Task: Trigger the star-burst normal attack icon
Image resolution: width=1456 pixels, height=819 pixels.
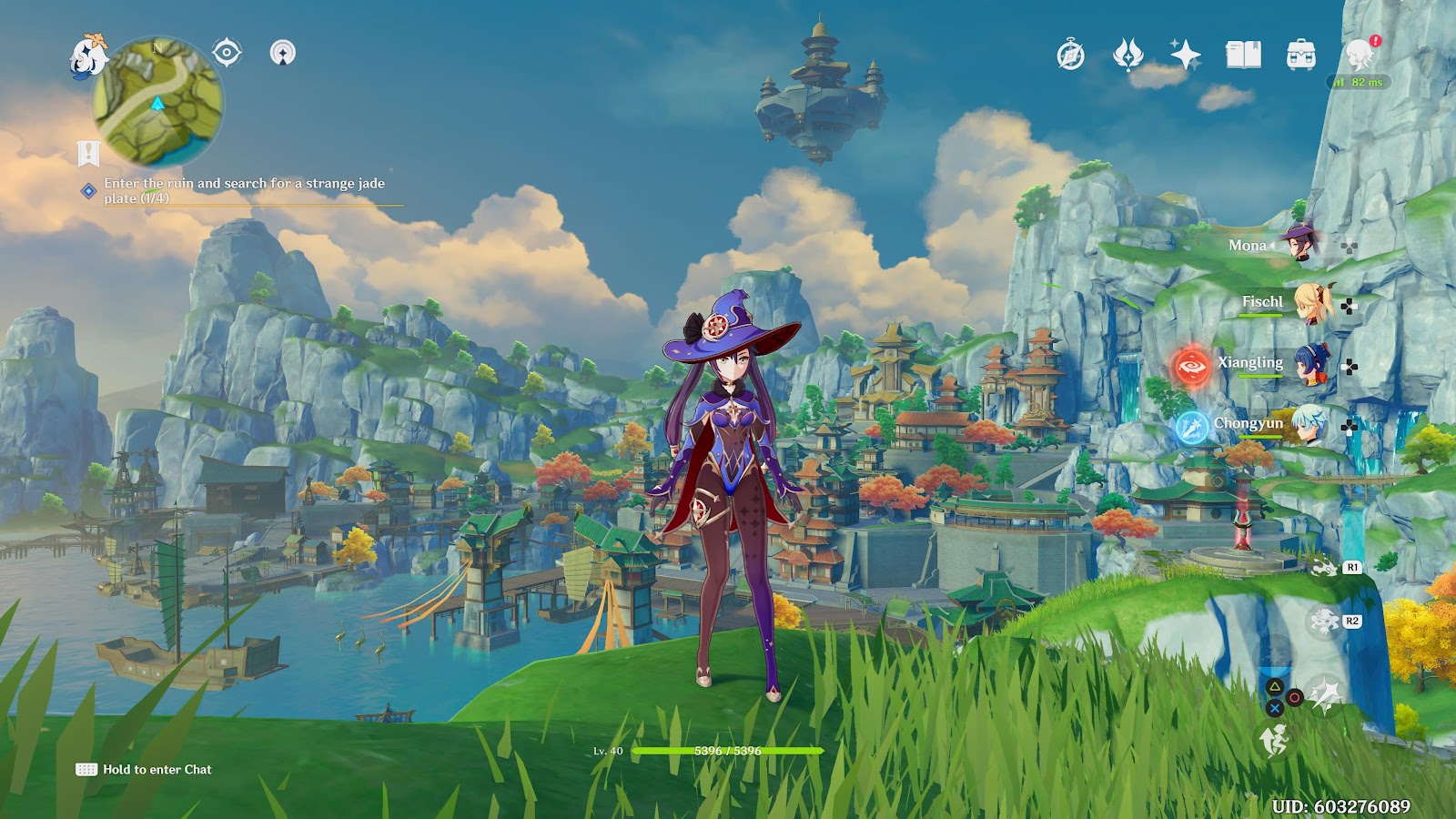Action: (x=1324, y=695)
